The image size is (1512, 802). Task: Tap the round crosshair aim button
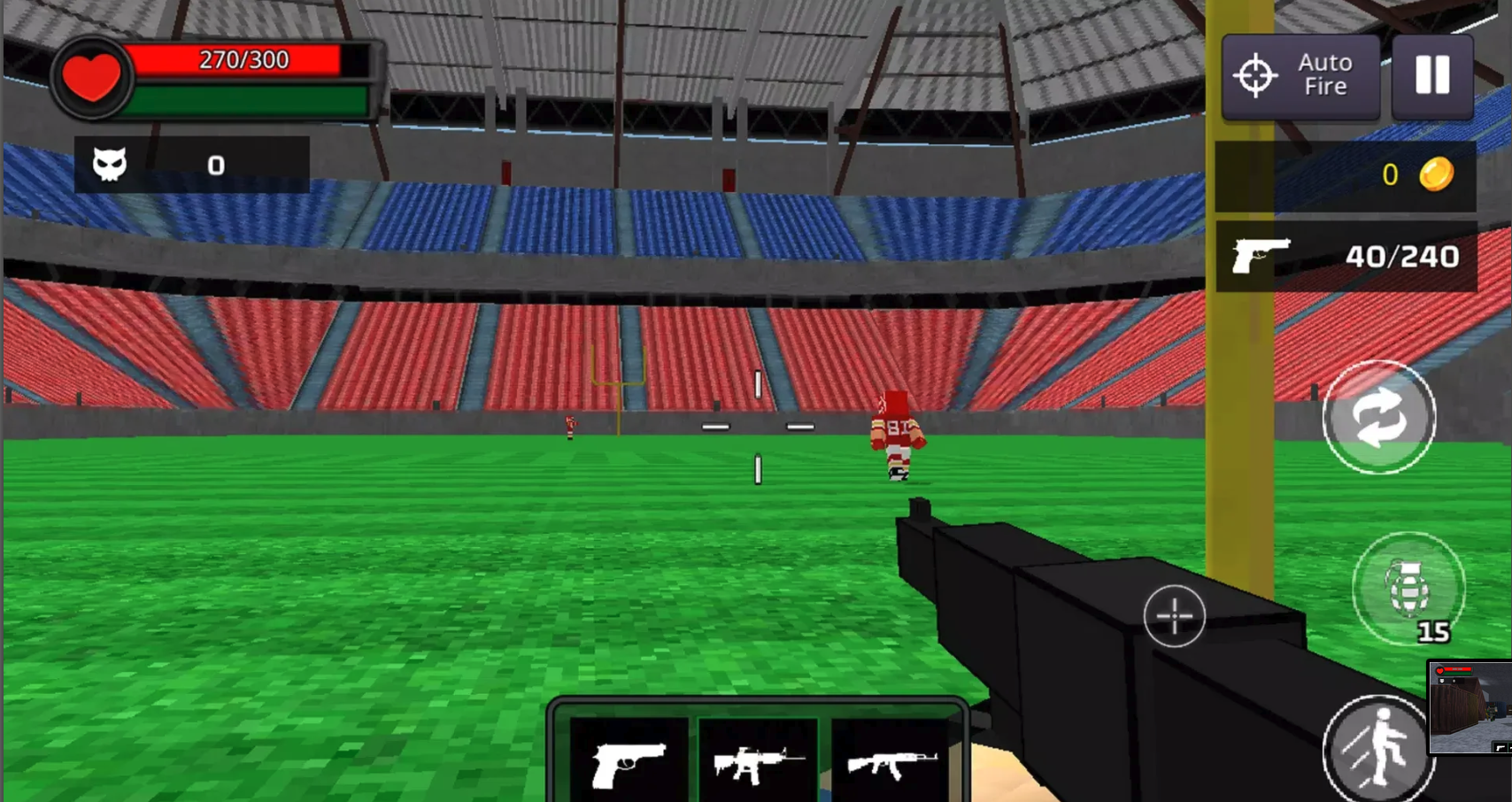click(x=1174, y=615)
